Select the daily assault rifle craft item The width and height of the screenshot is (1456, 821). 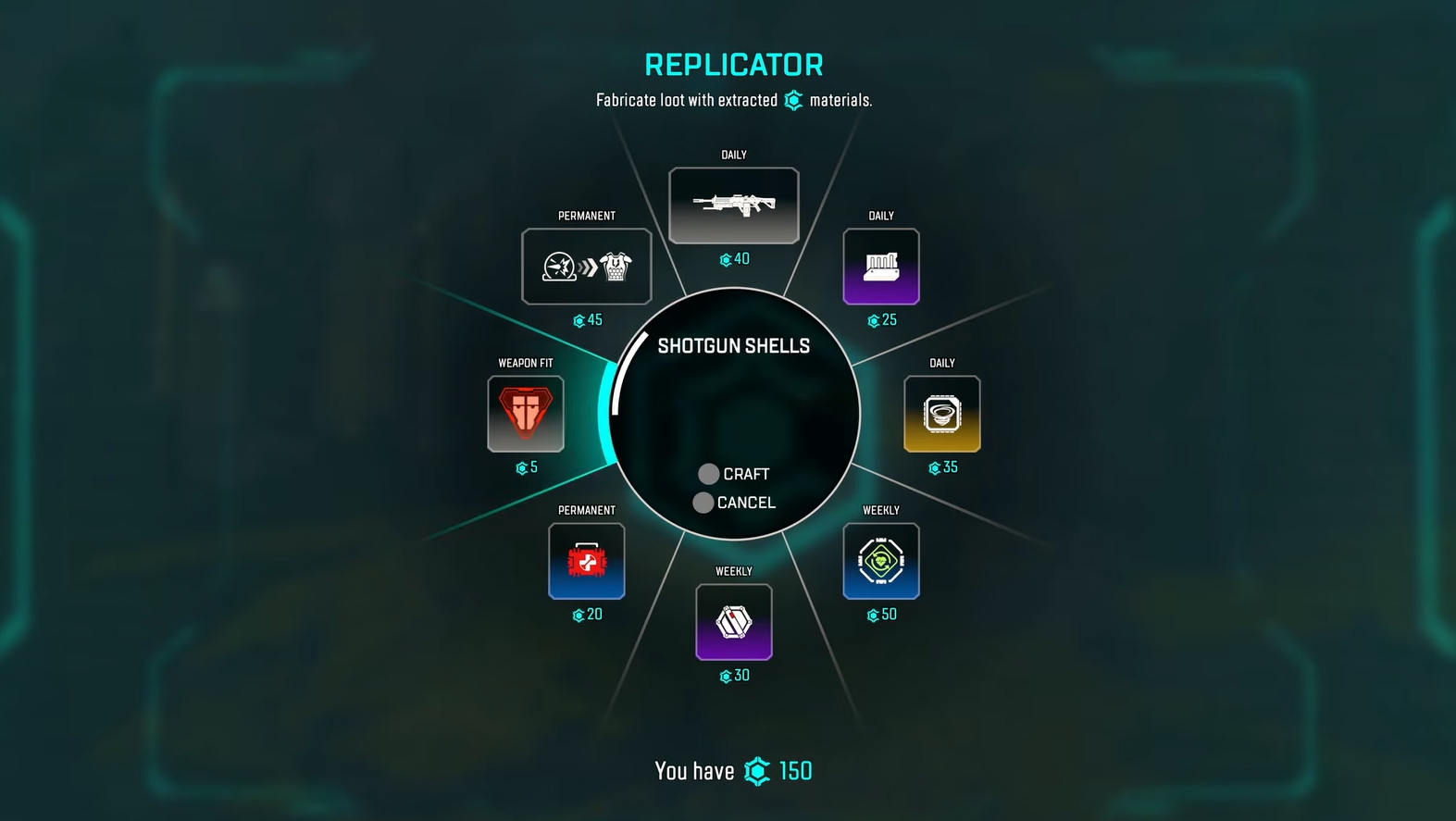pyautogui.click(x=734, y=205)
